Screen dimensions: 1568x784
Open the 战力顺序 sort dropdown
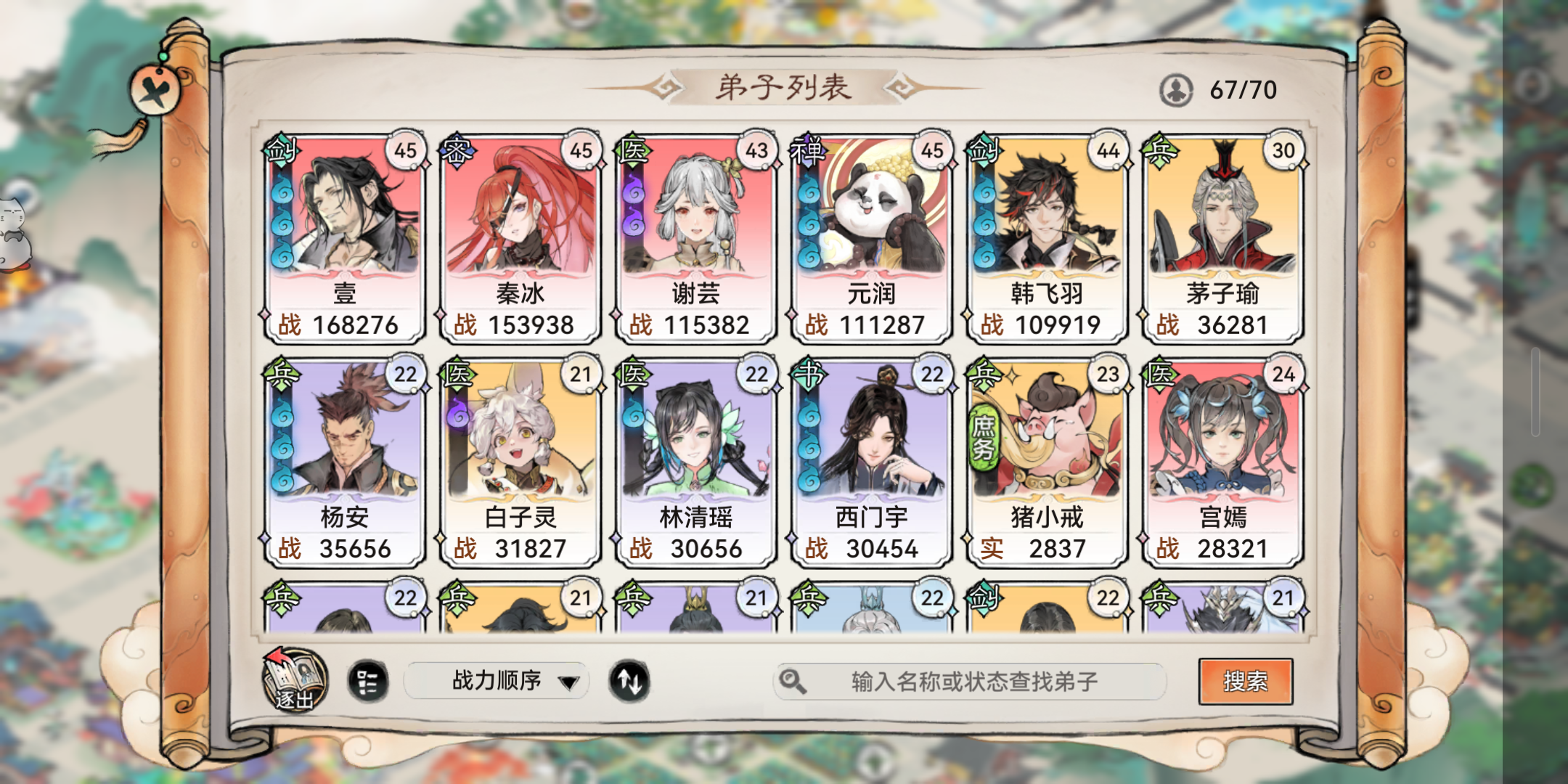[497, 681]
